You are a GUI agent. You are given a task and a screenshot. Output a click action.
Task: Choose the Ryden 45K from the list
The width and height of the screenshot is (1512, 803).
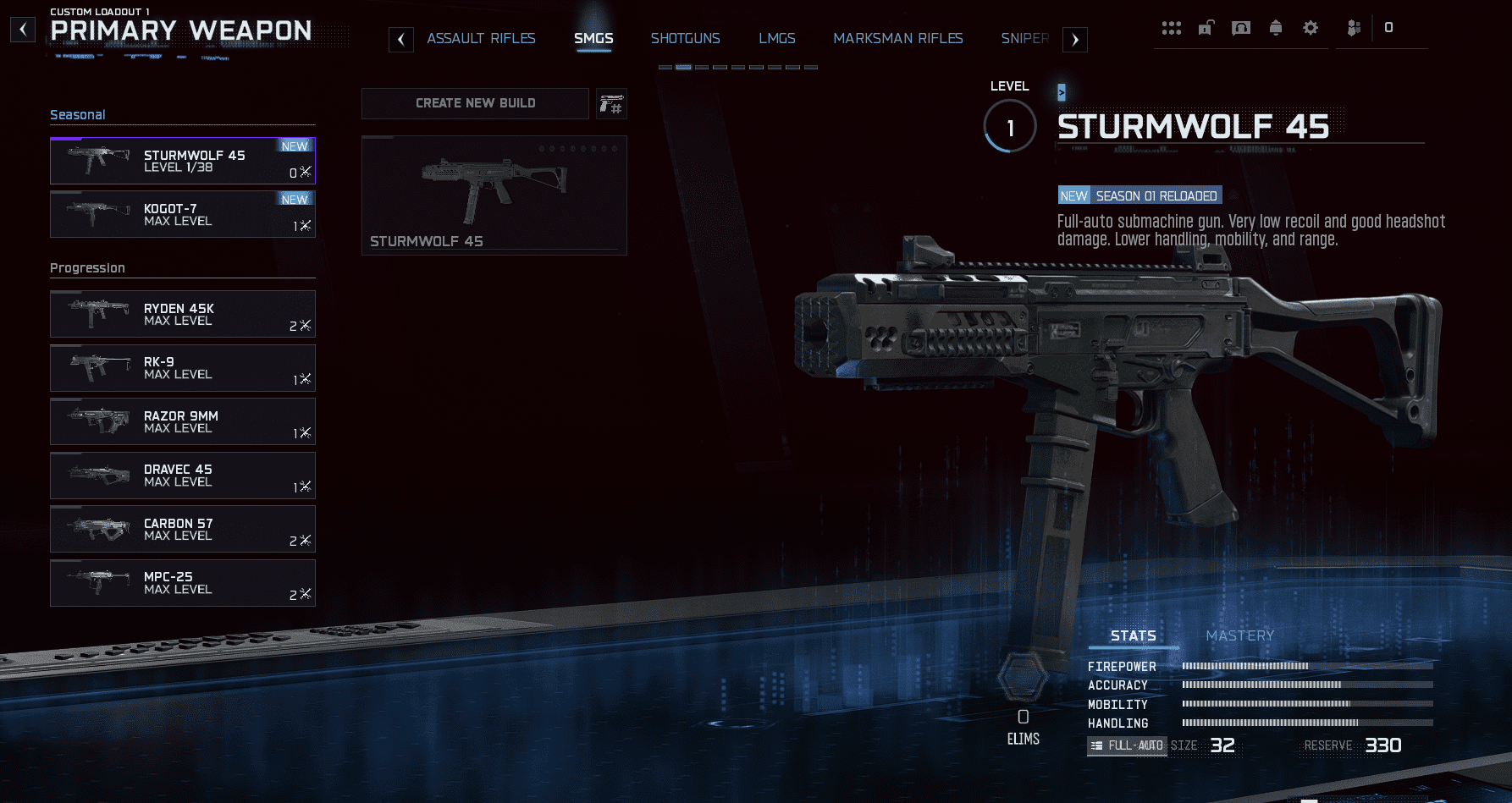182,314
